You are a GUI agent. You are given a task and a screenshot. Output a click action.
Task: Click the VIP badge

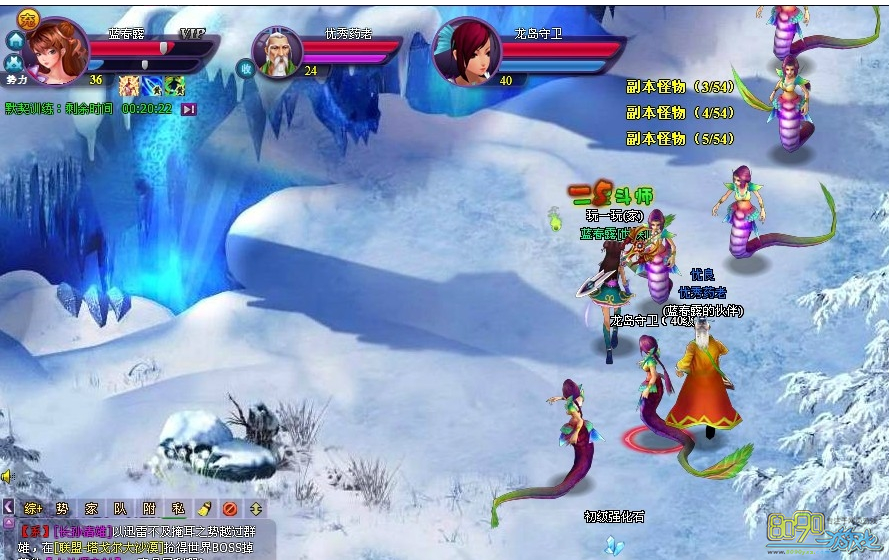pos(191,33)
